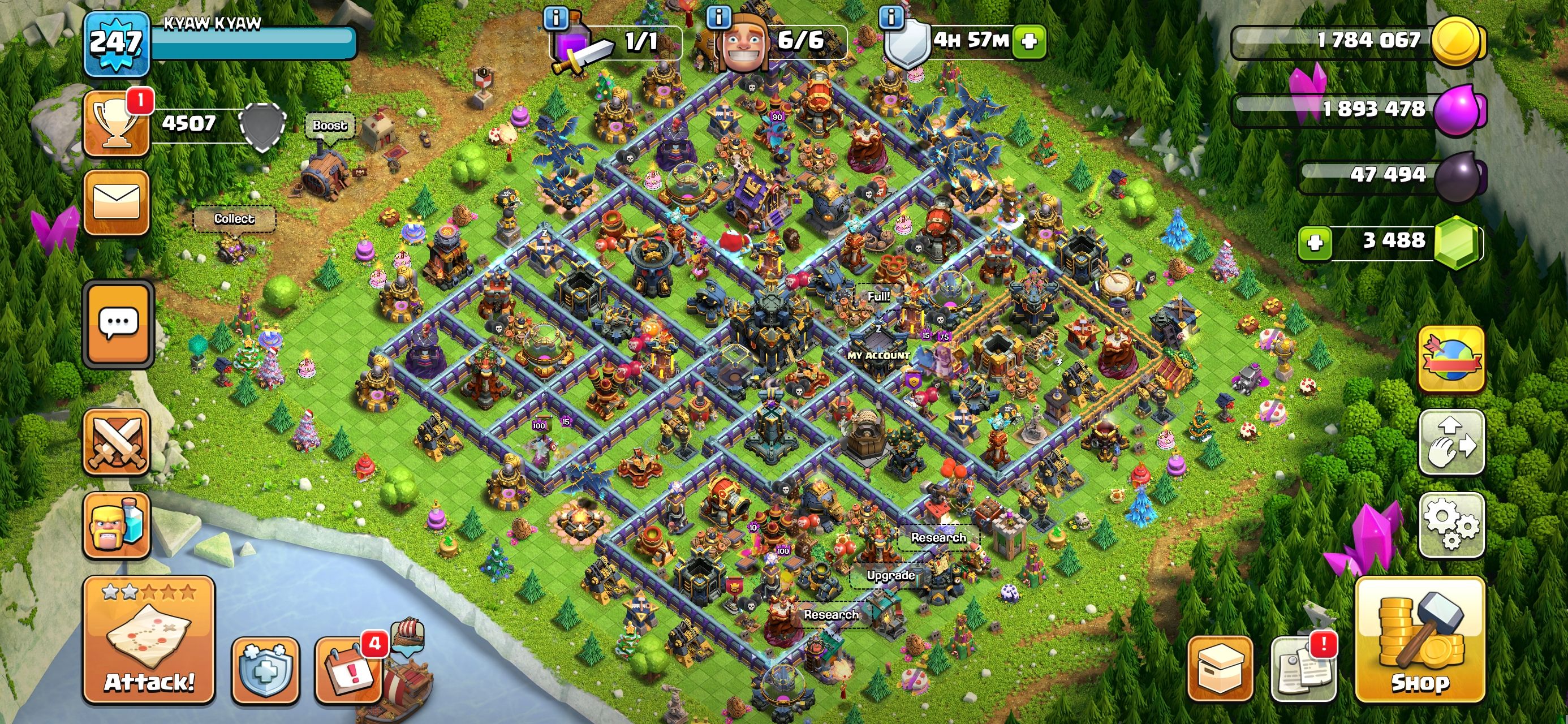Tap the Attack! map button
The image size is (1568, 724).
pyautogui.click(x=149, y=639)
